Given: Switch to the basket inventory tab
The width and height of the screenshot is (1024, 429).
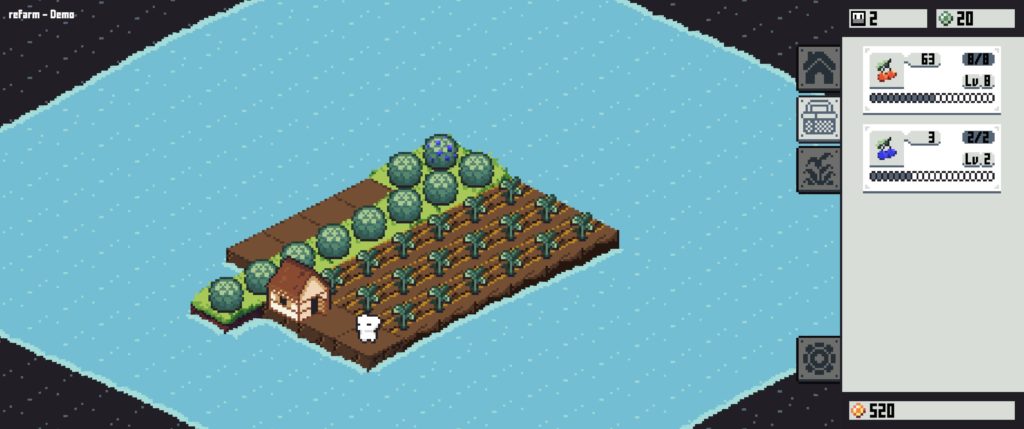Looking at the screenshot, I should (x=818, y=118).
